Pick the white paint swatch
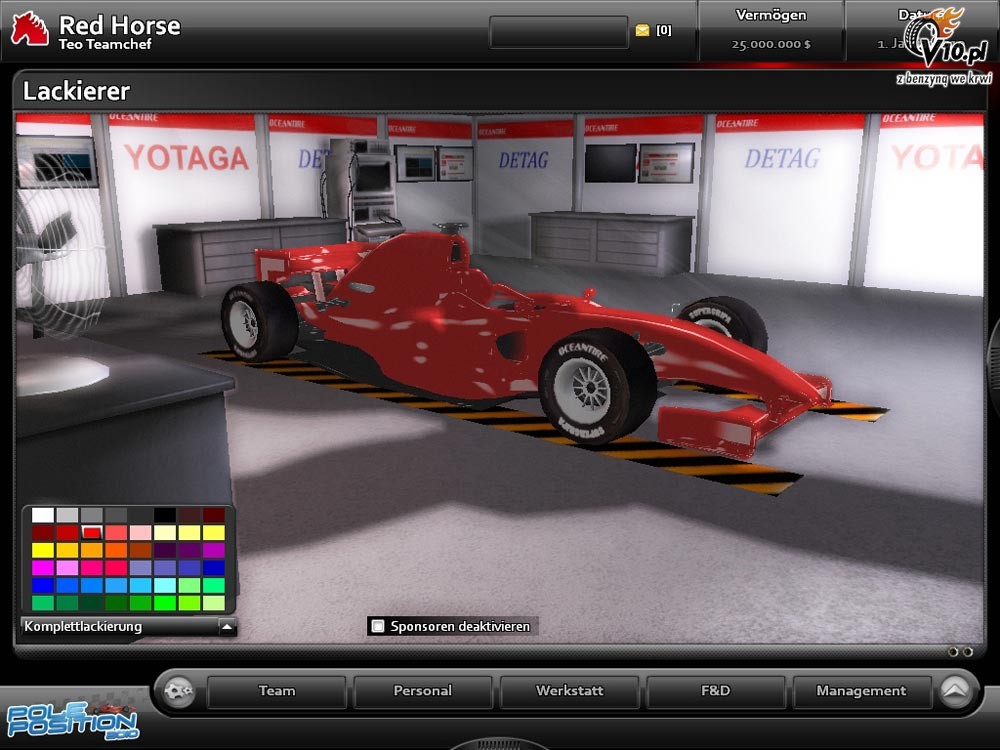The height and width of the screenshot is (750, 1000). coord(42,515)
